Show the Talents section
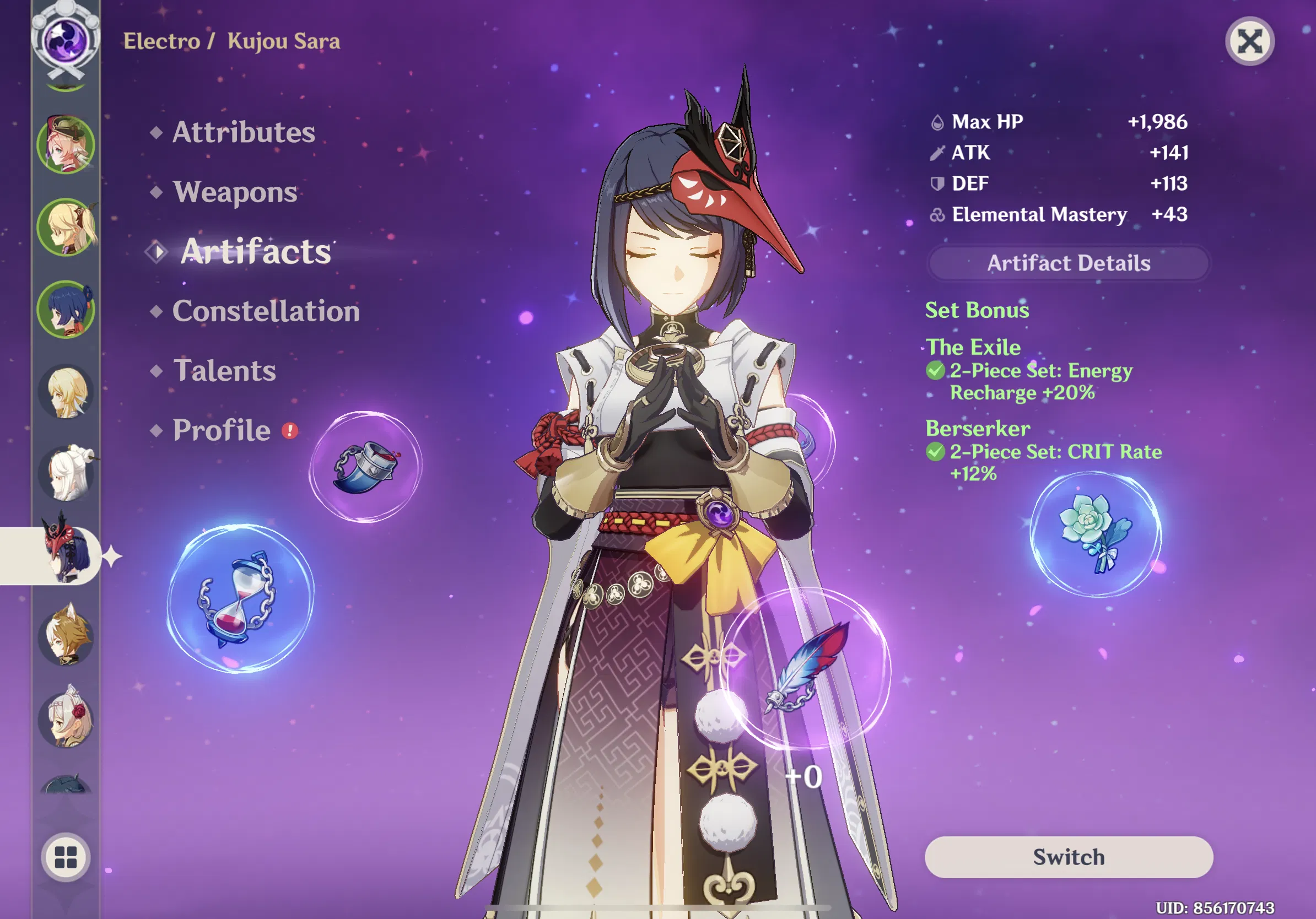Image resolution: width=1316 pixels, height=919 pixels. click(224, 371)
